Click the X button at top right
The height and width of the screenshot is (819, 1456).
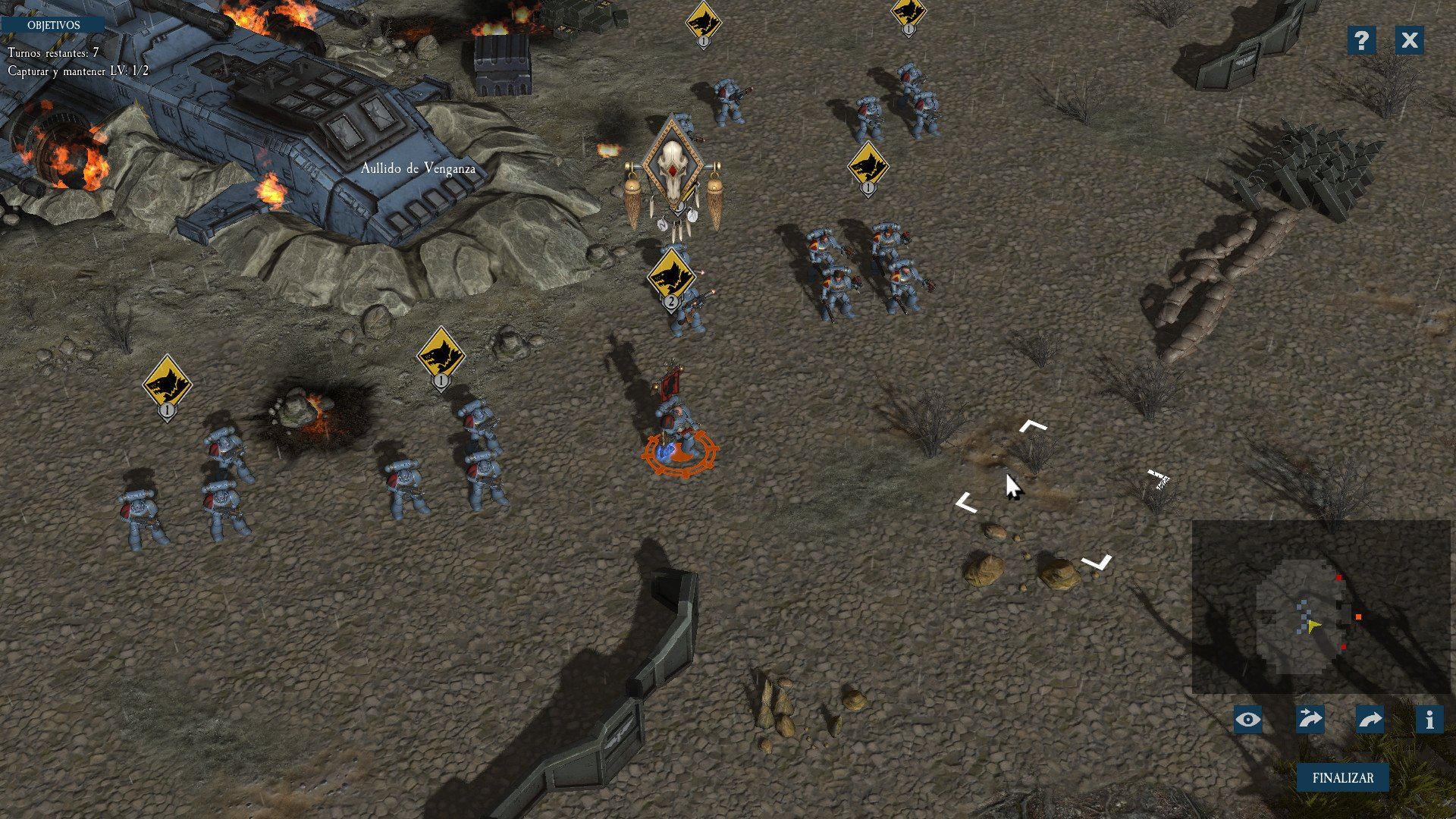pos(1409,41)
